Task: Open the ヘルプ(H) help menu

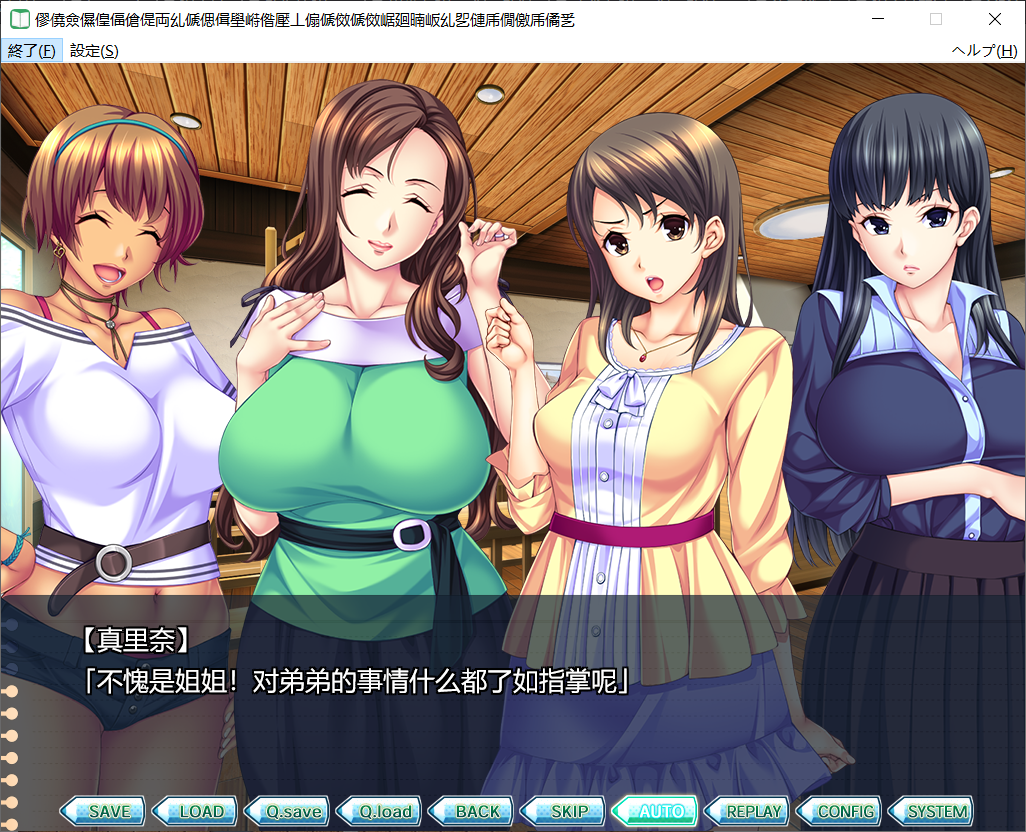Action: click(984, 51)
